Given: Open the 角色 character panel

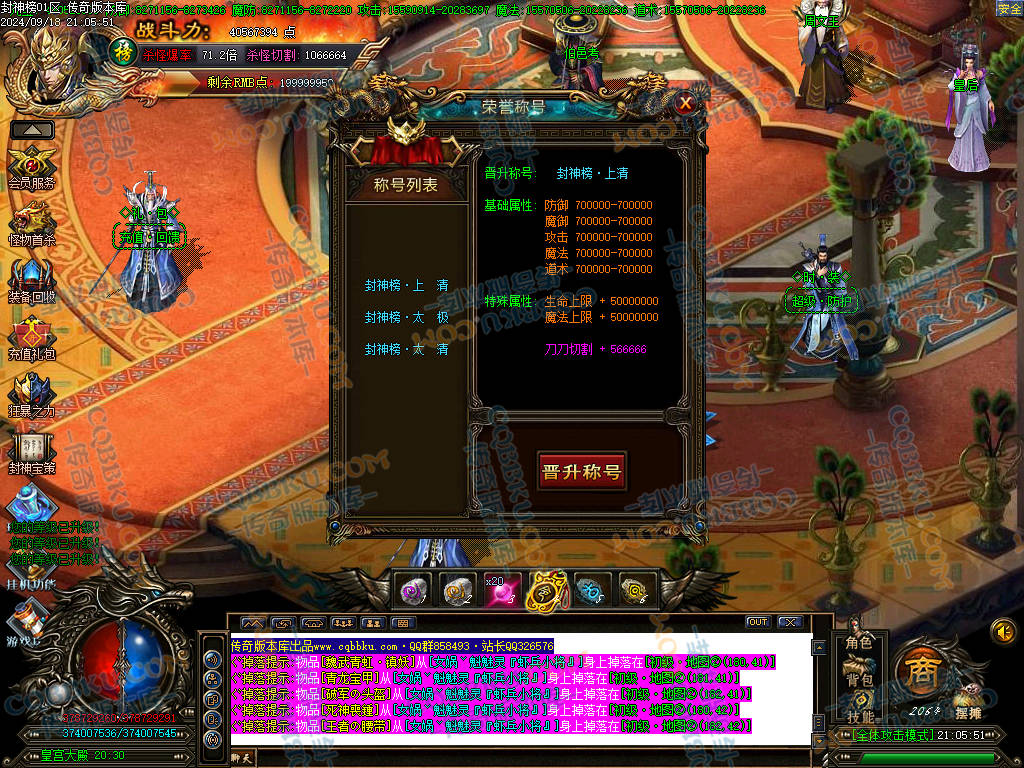Looking at the screenshot, I should point(859,642).
